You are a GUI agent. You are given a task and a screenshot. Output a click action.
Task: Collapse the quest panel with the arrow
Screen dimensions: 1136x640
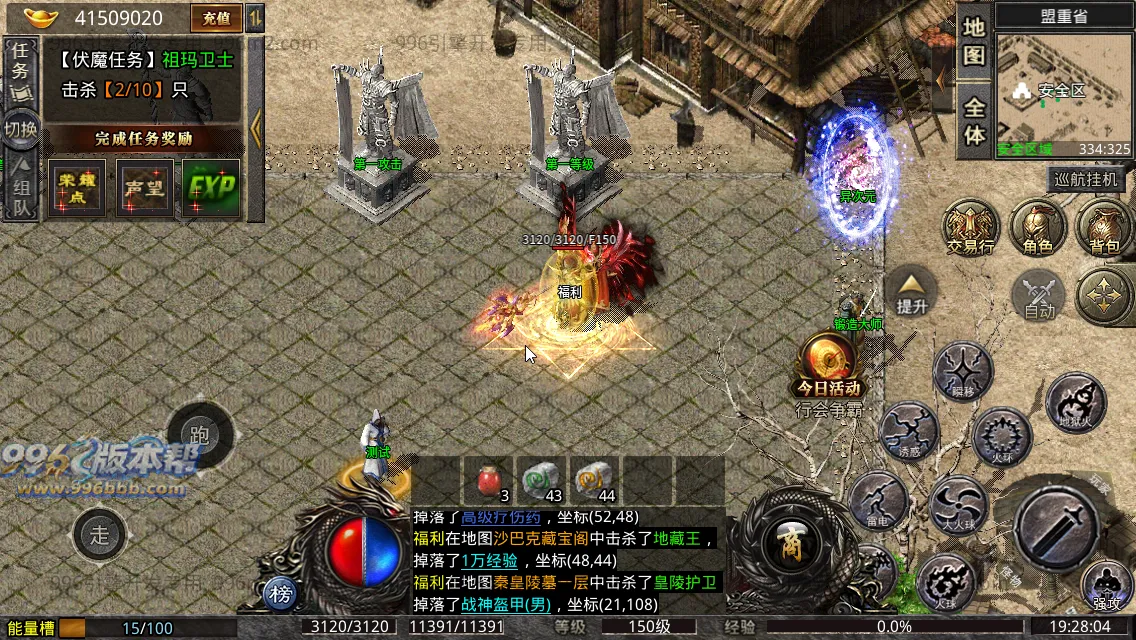click(x=256, y=127)
